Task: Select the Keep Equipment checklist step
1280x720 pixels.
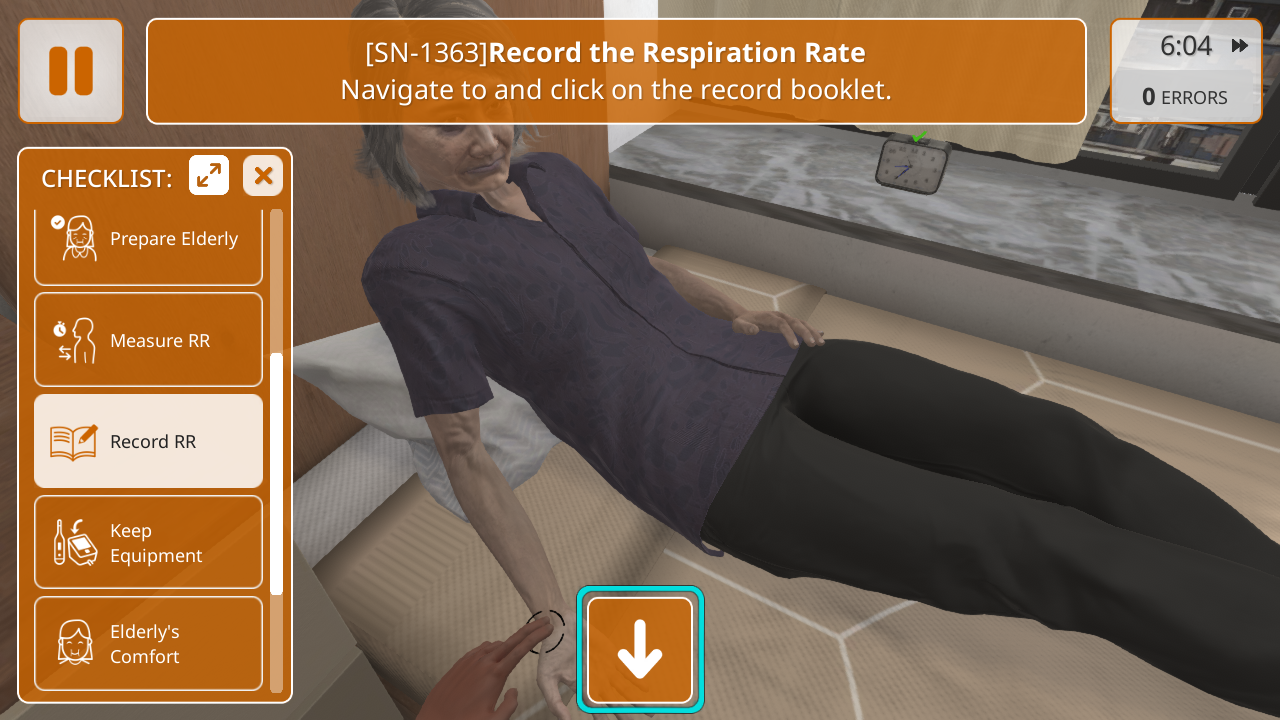Action: pos(148,542)
